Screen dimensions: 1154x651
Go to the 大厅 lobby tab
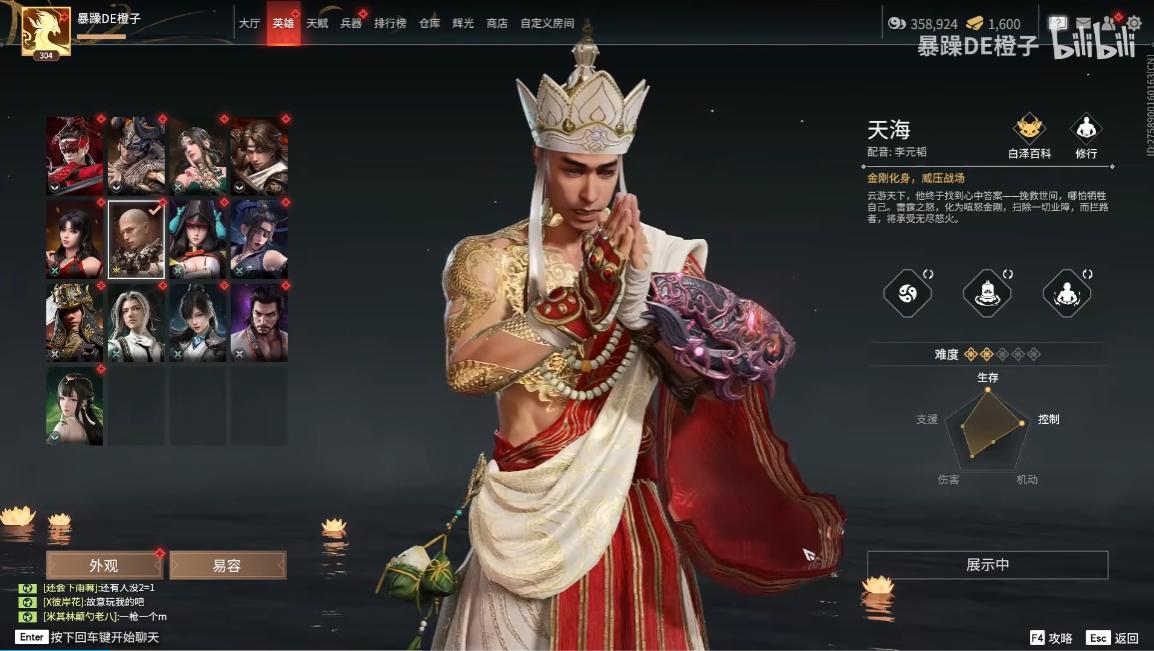pos(249,24)
